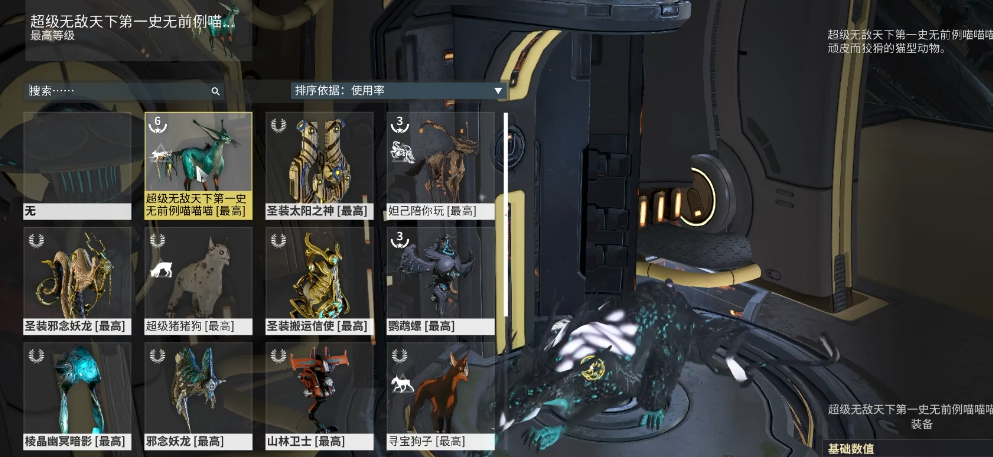993x457 pixels.
Task: Pick the 坦己陪你玩 companion tile
Action: coord(440,165)
